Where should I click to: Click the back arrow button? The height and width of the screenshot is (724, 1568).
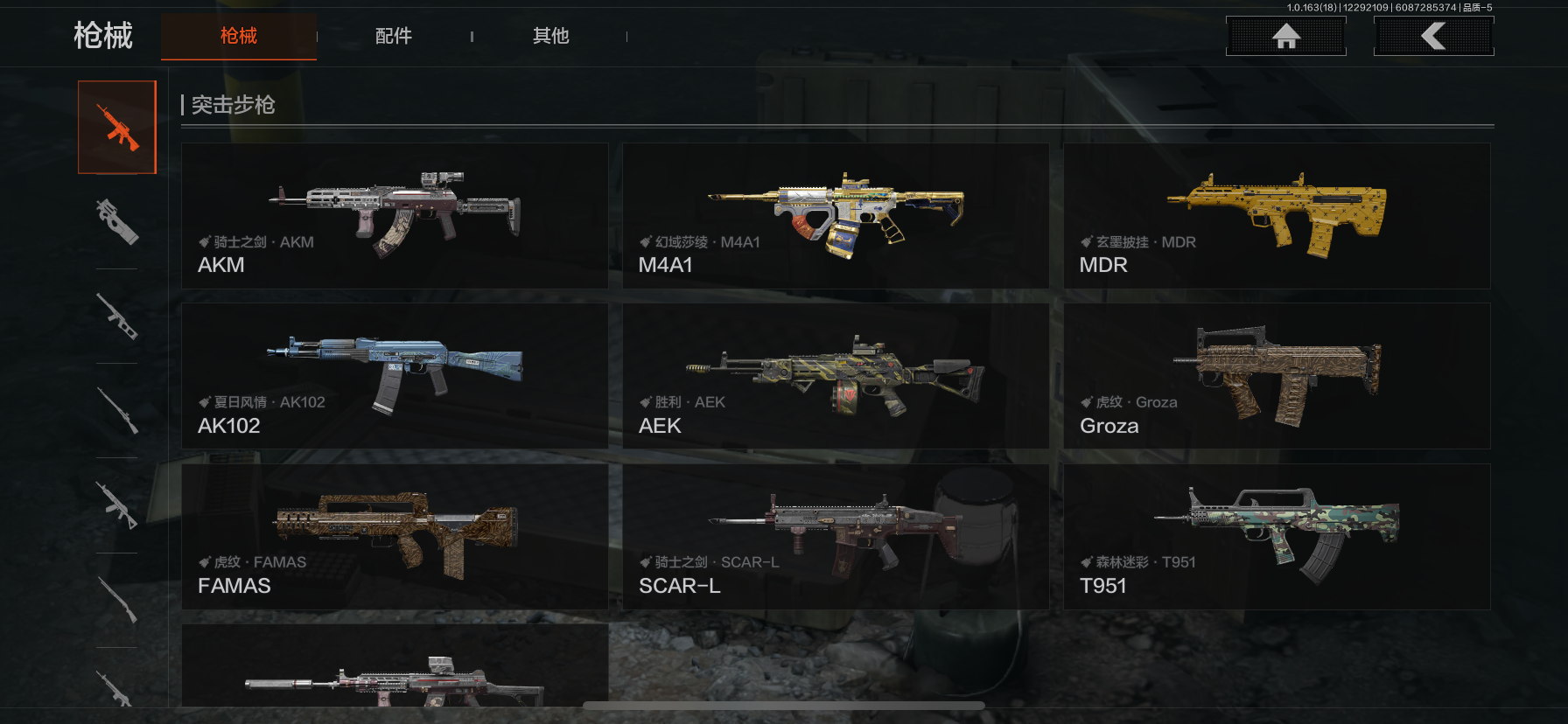1433,36
